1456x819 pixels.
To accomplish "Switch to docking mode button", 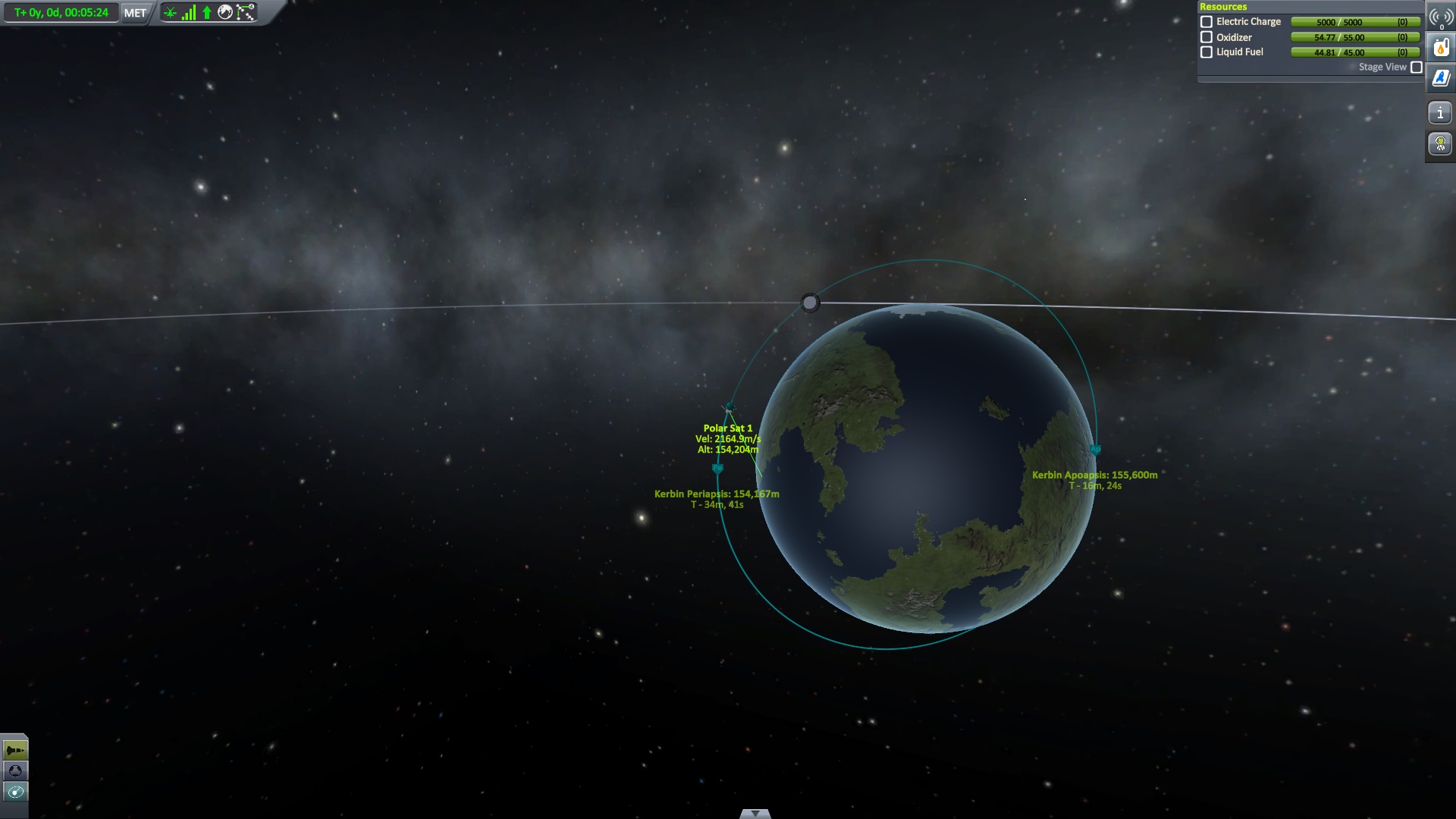I will tap(15, 771).
